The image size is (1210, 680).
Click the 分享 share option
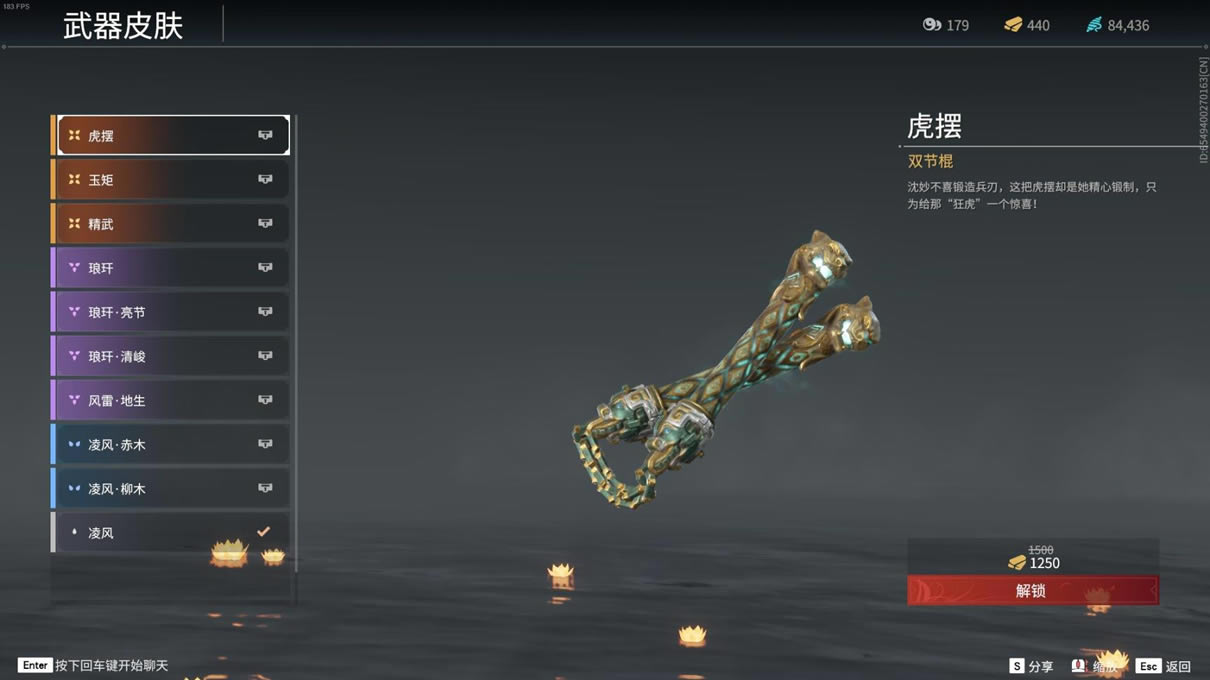tap(1031, 666)
